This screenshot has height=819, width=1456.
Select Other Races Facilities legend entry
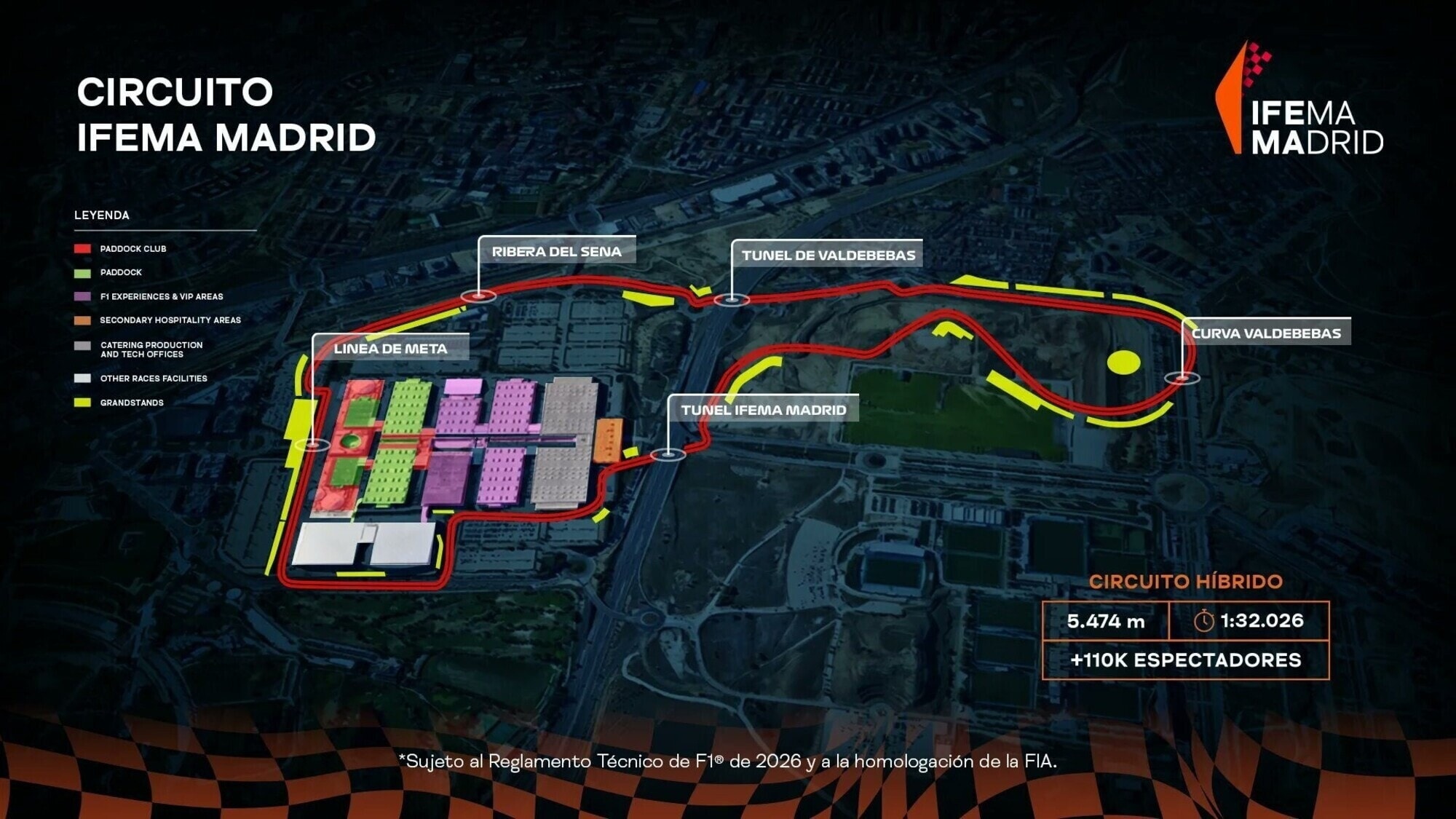[x=153, y=379]
